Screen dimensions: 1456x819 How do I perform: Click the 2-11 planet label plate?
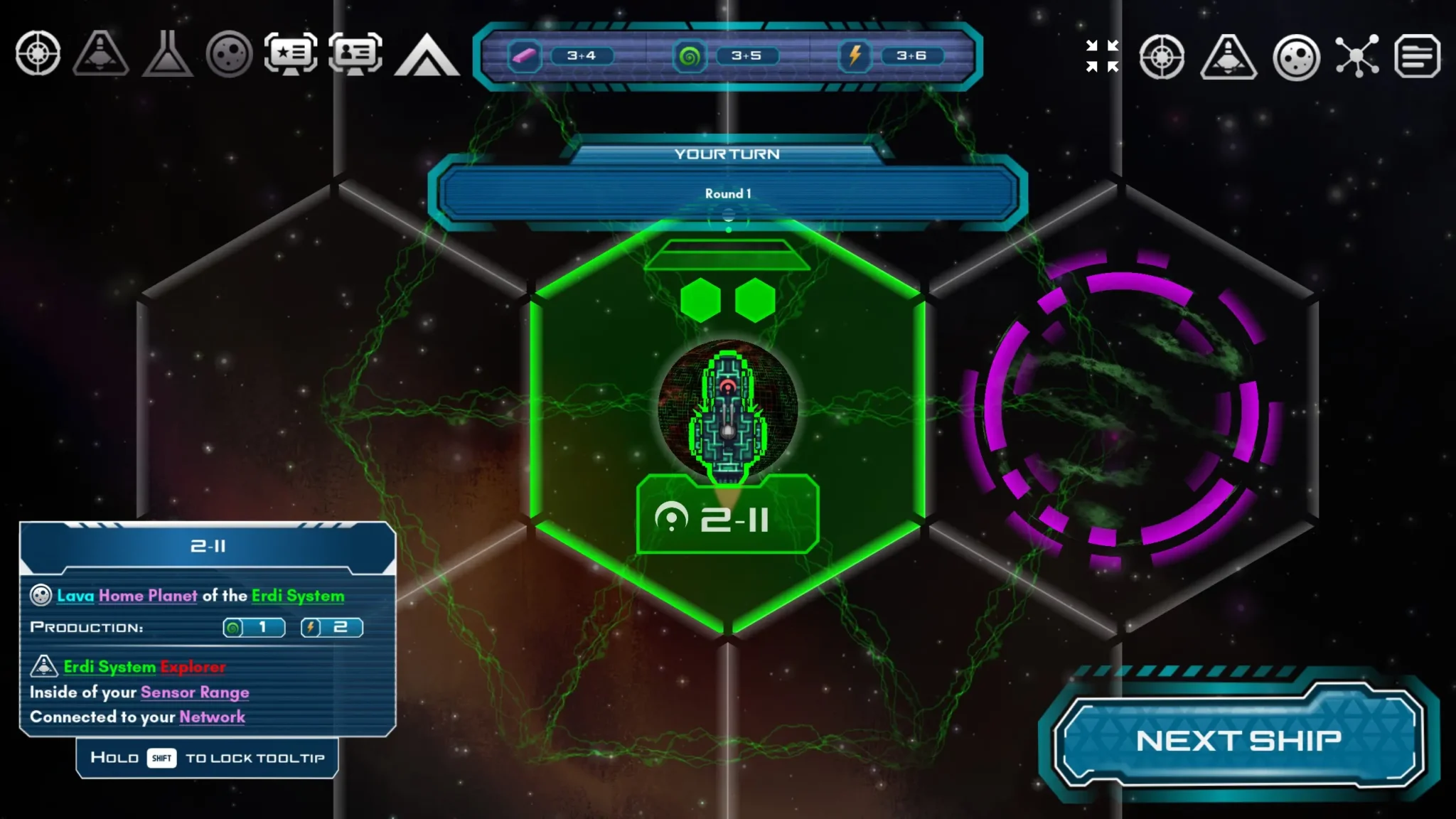tap(727, 518)
